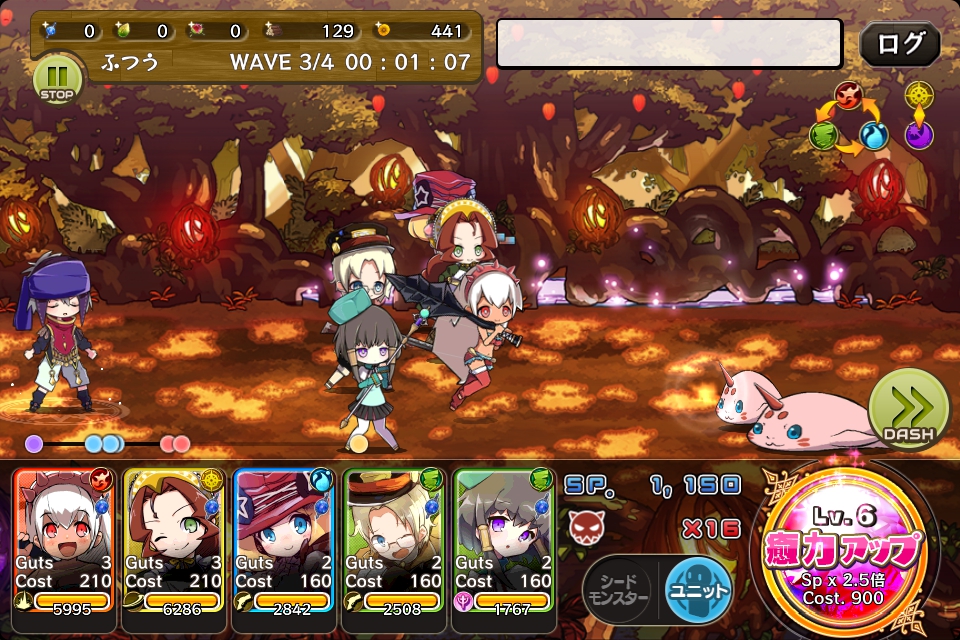Deploy the winking brown-haired unit card
This screenshot has height=640, width=960.
(175, 540)
